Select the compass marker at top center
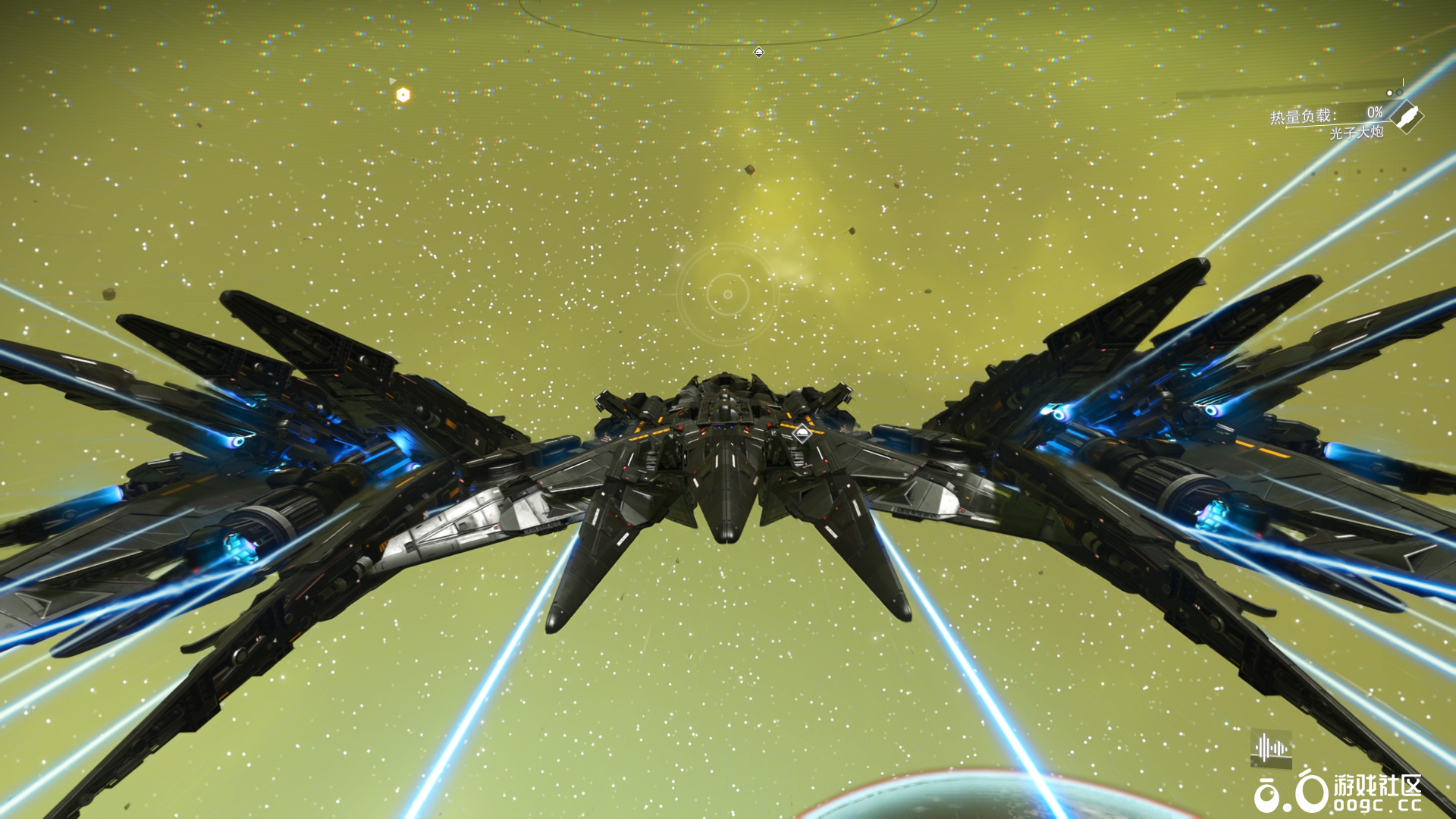This screenshot has height=819, width=1456. [758, 52]
